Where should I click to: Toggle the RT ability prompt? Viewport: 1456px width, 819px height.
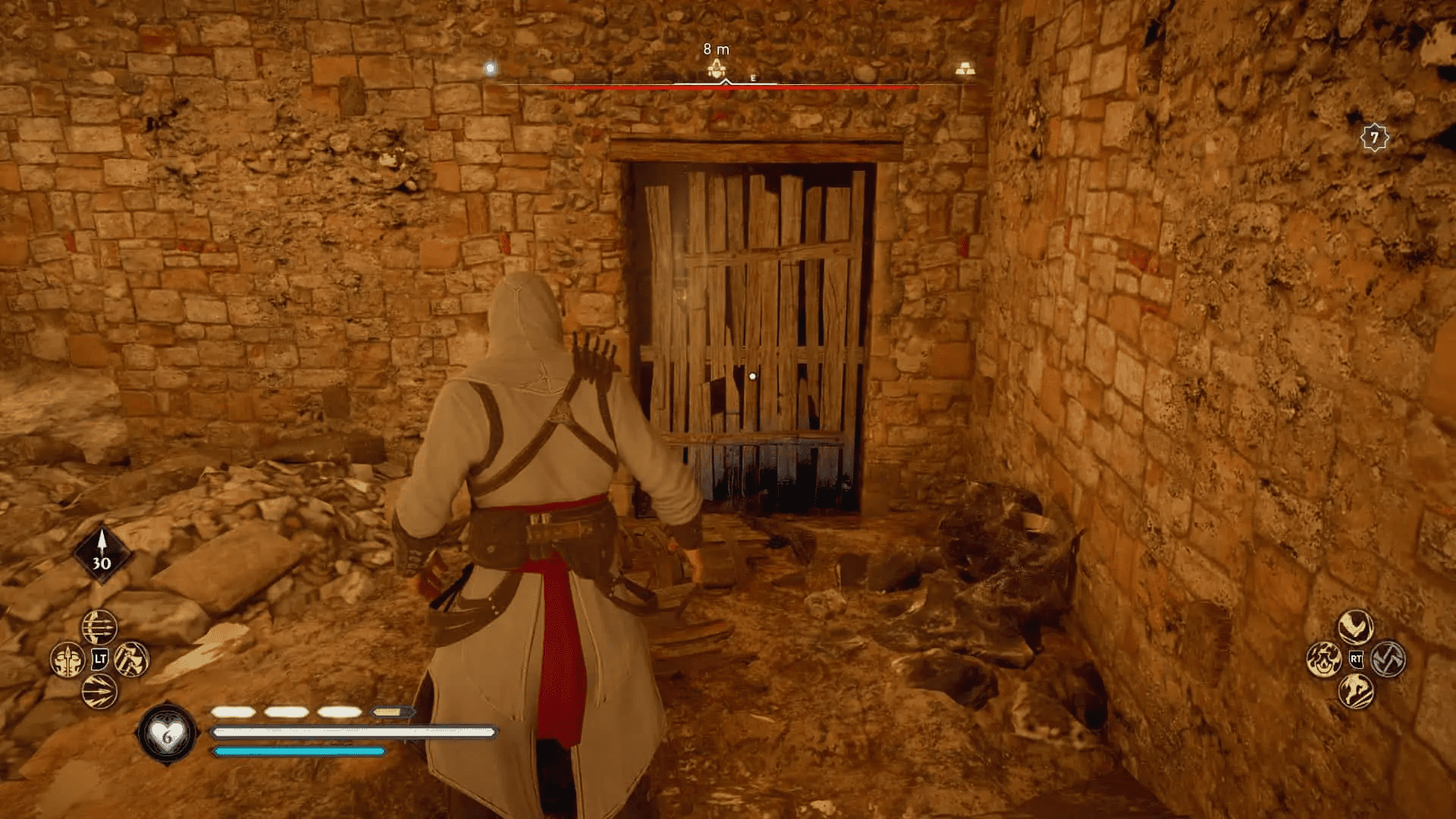(x=1355, y=660)
